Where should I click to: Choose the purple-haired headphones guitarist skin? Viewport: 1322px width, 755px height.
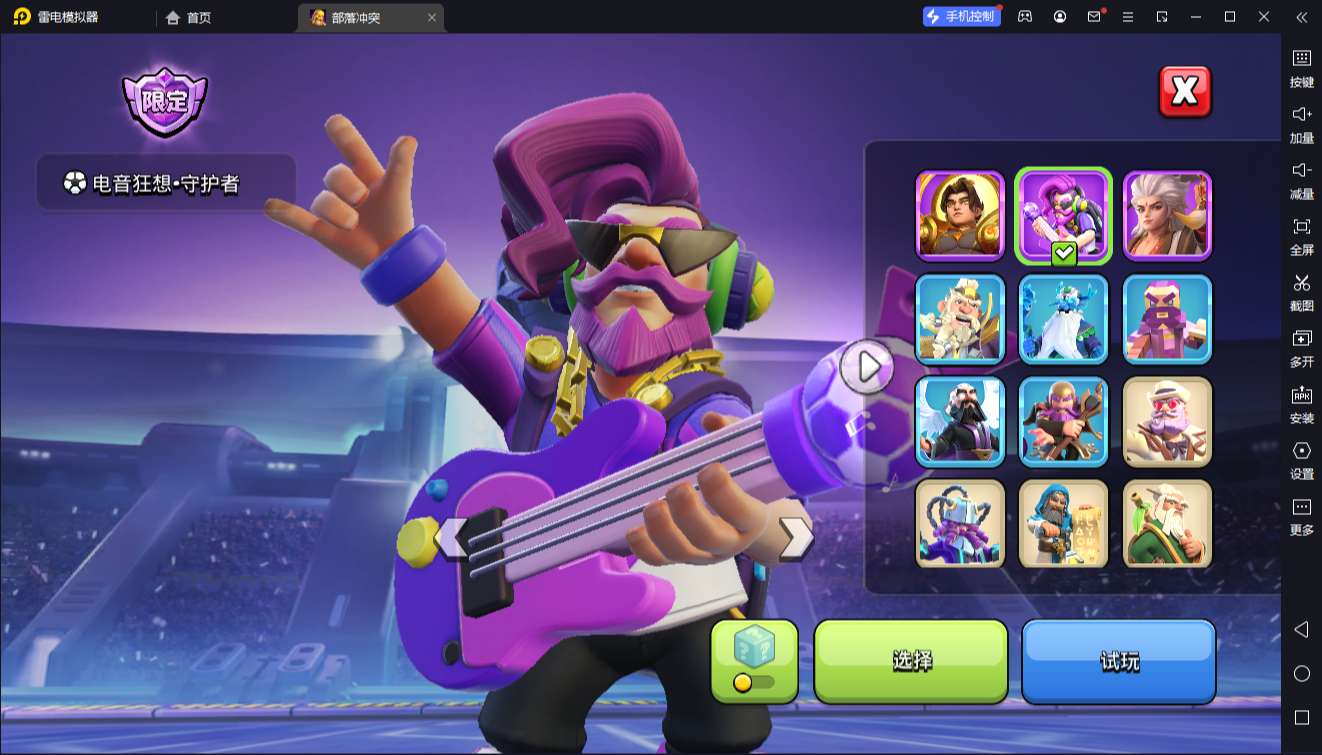(1064, 215)
